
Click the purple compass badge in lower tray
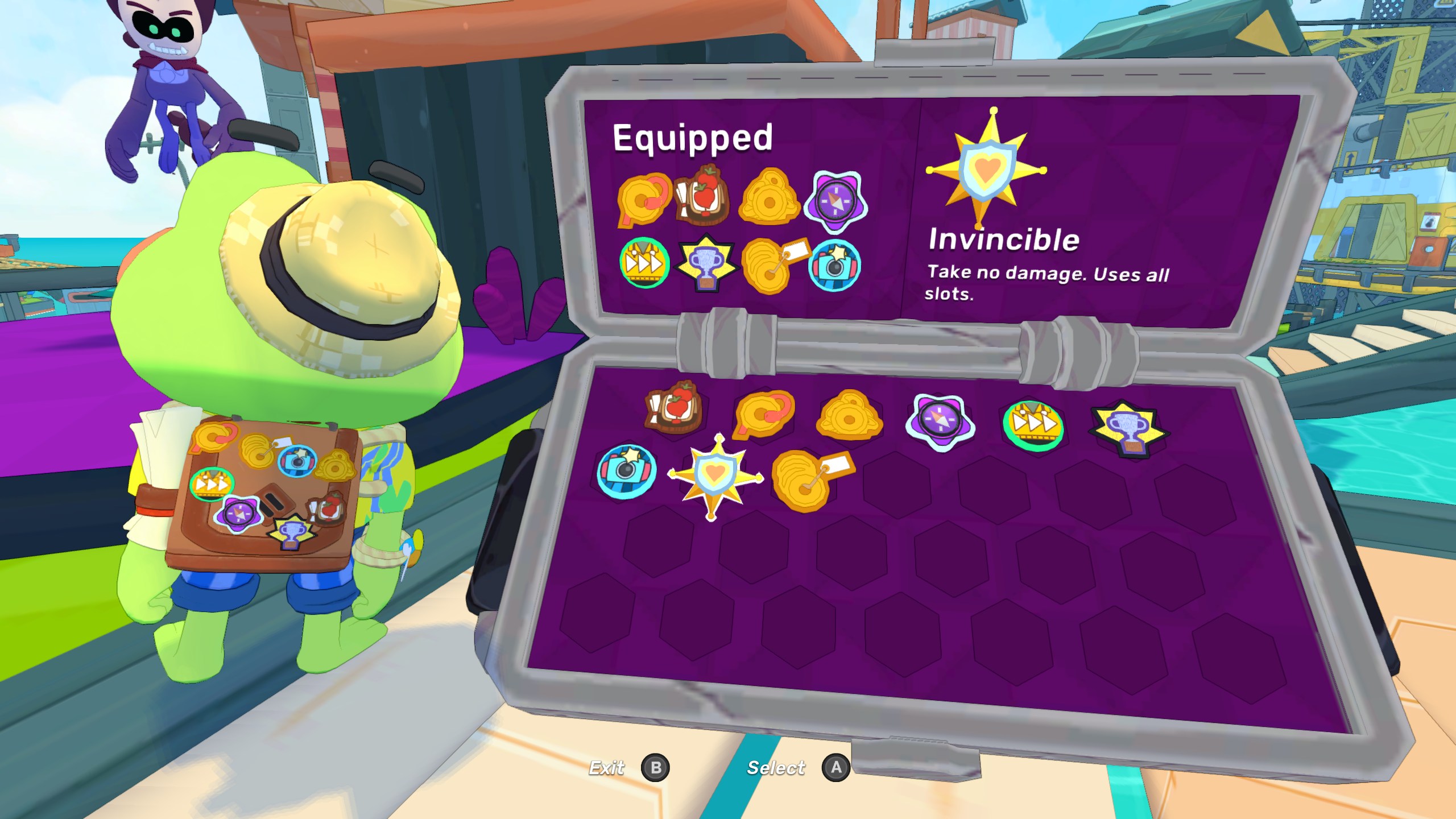(x=940, y=422)
